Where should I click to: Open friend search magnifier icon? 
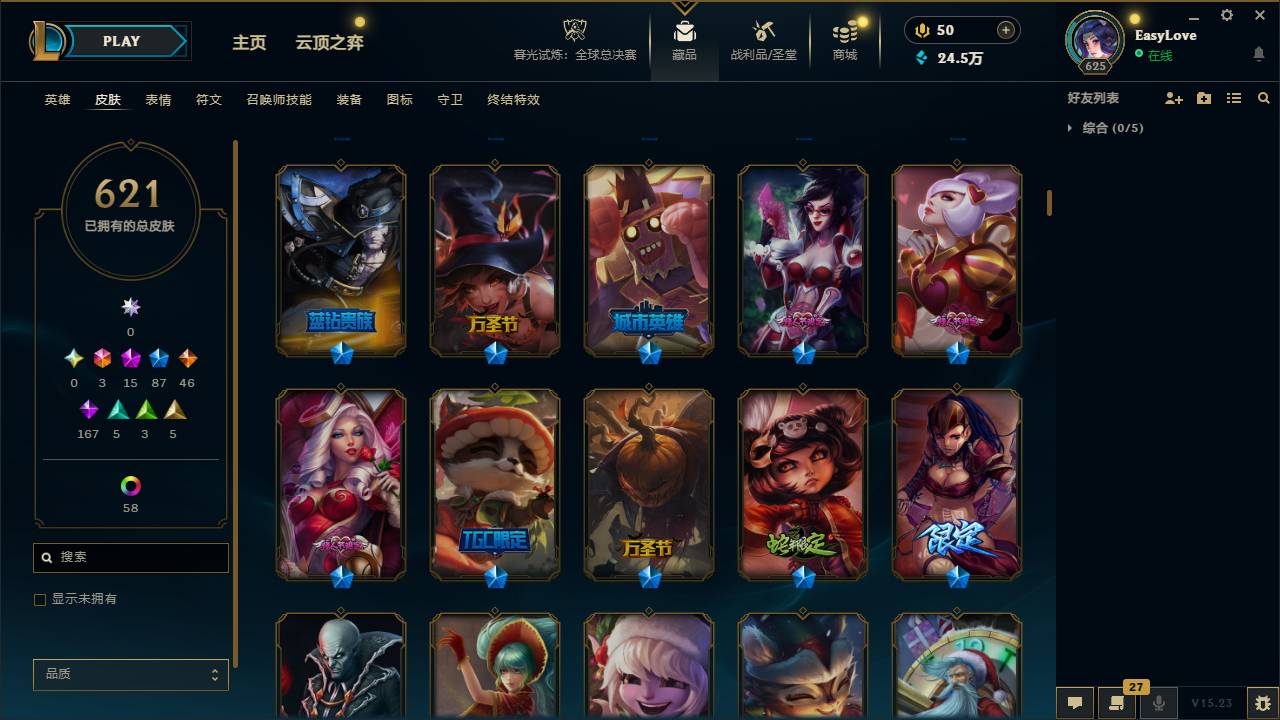(1264, 97)
